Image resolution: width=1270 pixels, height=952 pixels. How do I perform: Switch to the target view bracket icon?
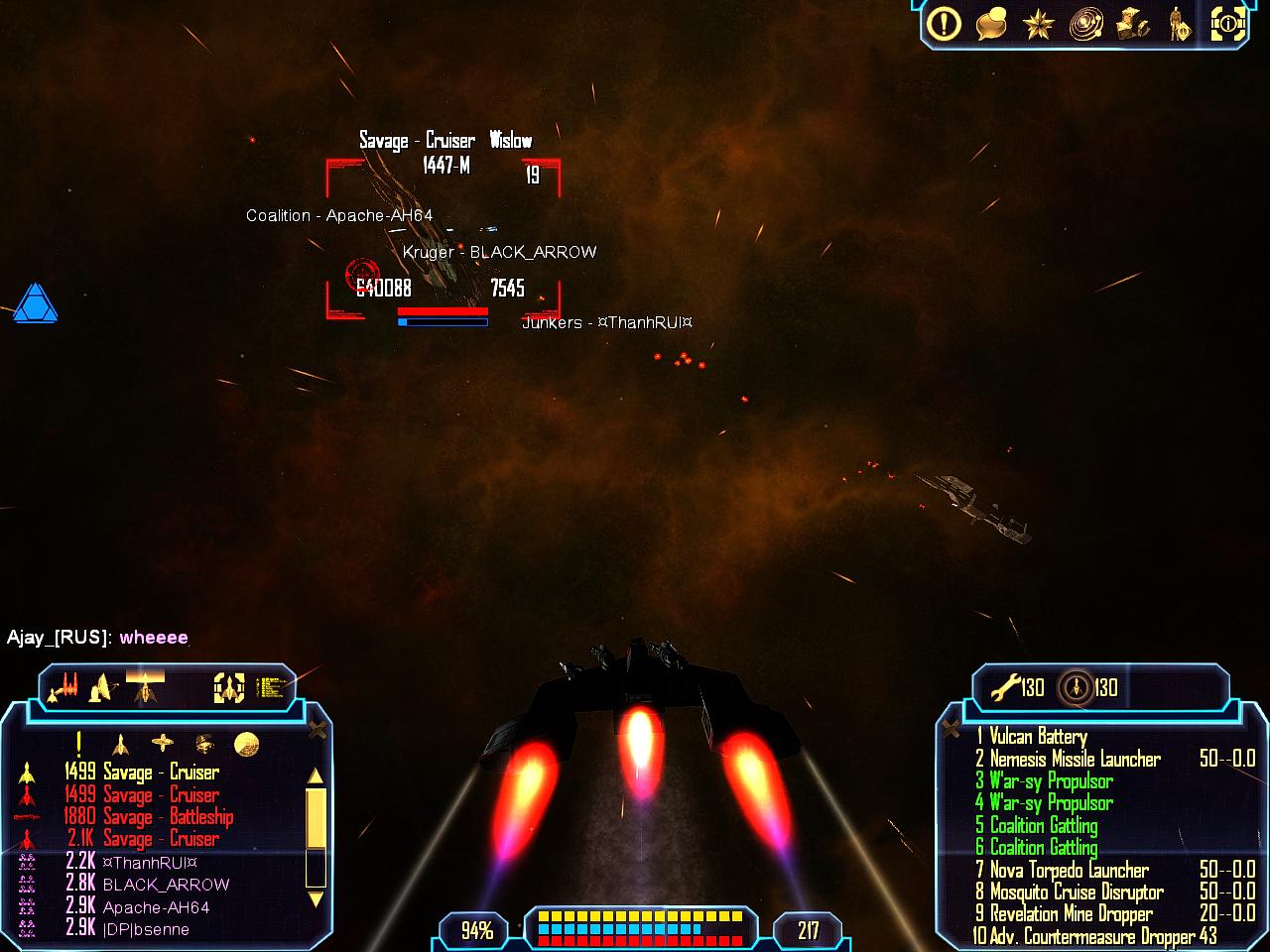[229, 687]
